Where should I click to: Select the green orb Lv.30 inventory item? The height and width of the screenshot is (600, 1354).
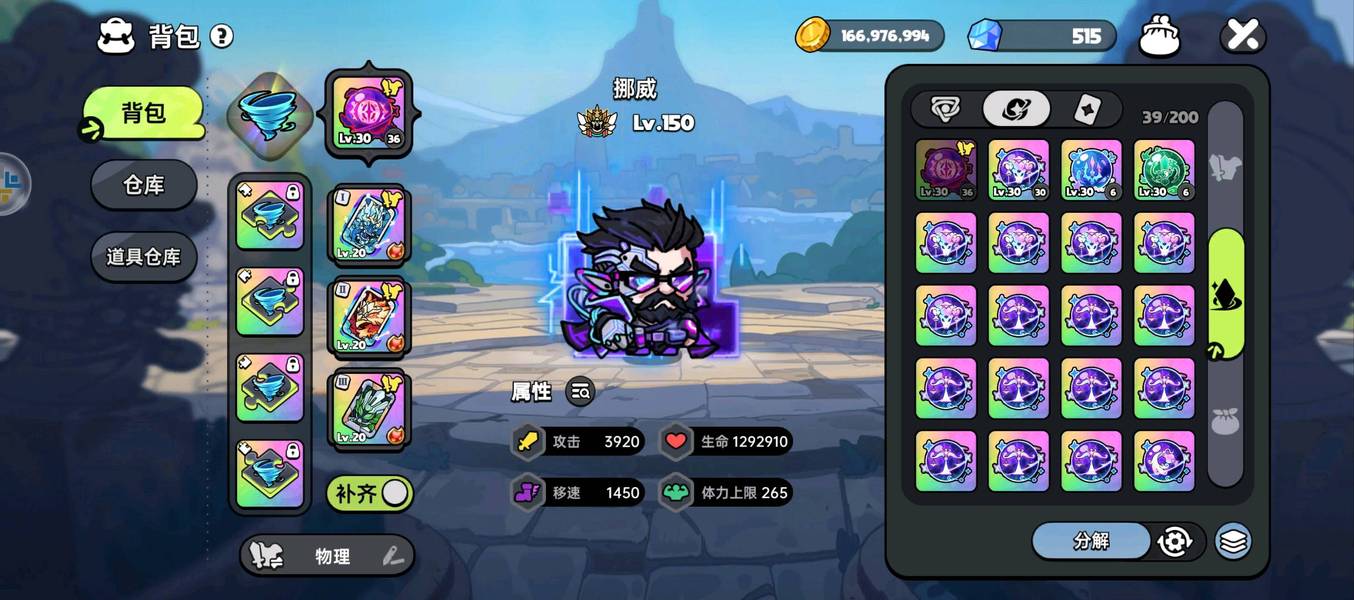1164,169
